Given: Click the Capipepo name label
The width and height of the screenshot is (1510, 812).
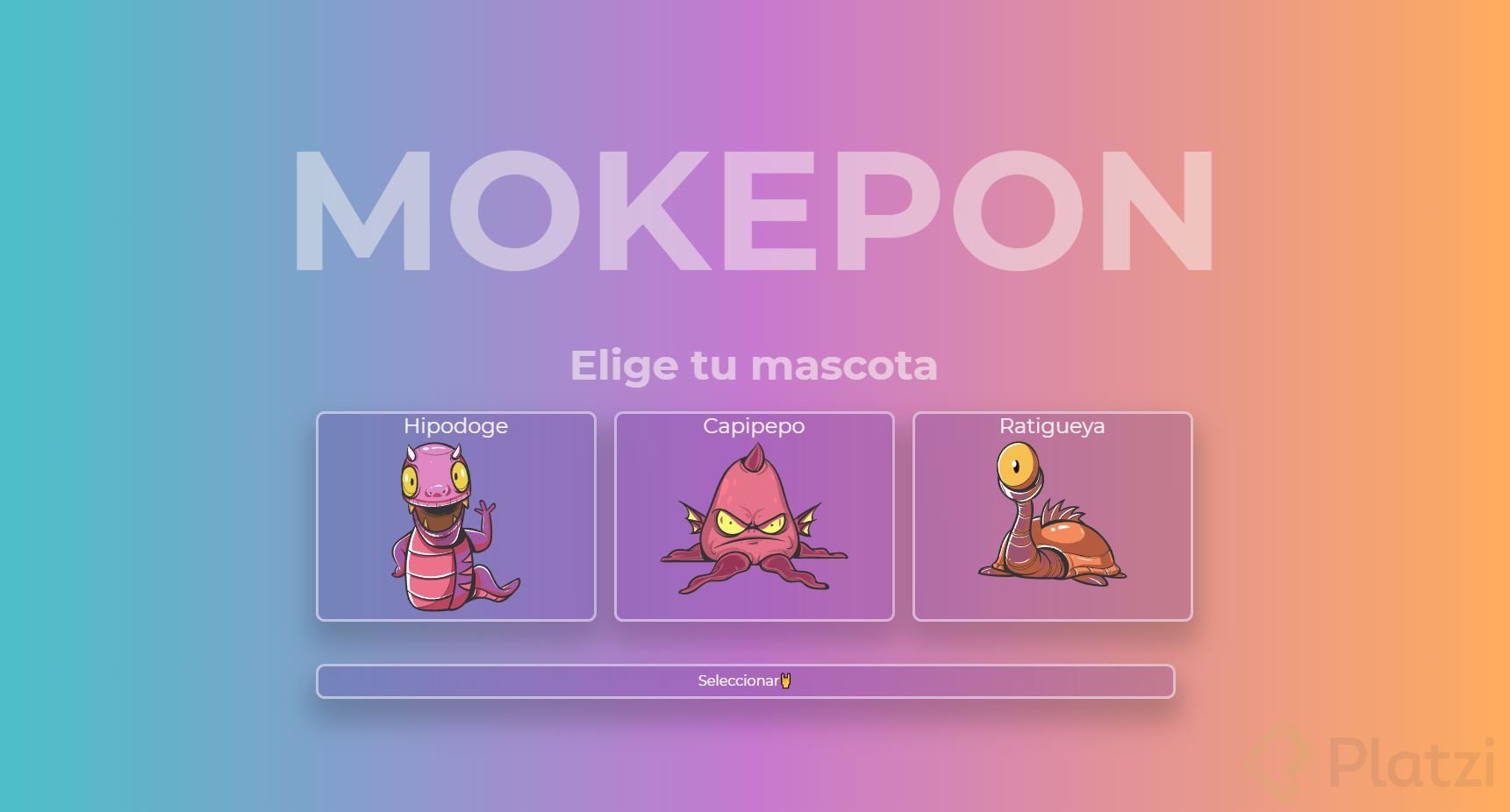Looking at the screenshot, I should click(x=755, y=426).
